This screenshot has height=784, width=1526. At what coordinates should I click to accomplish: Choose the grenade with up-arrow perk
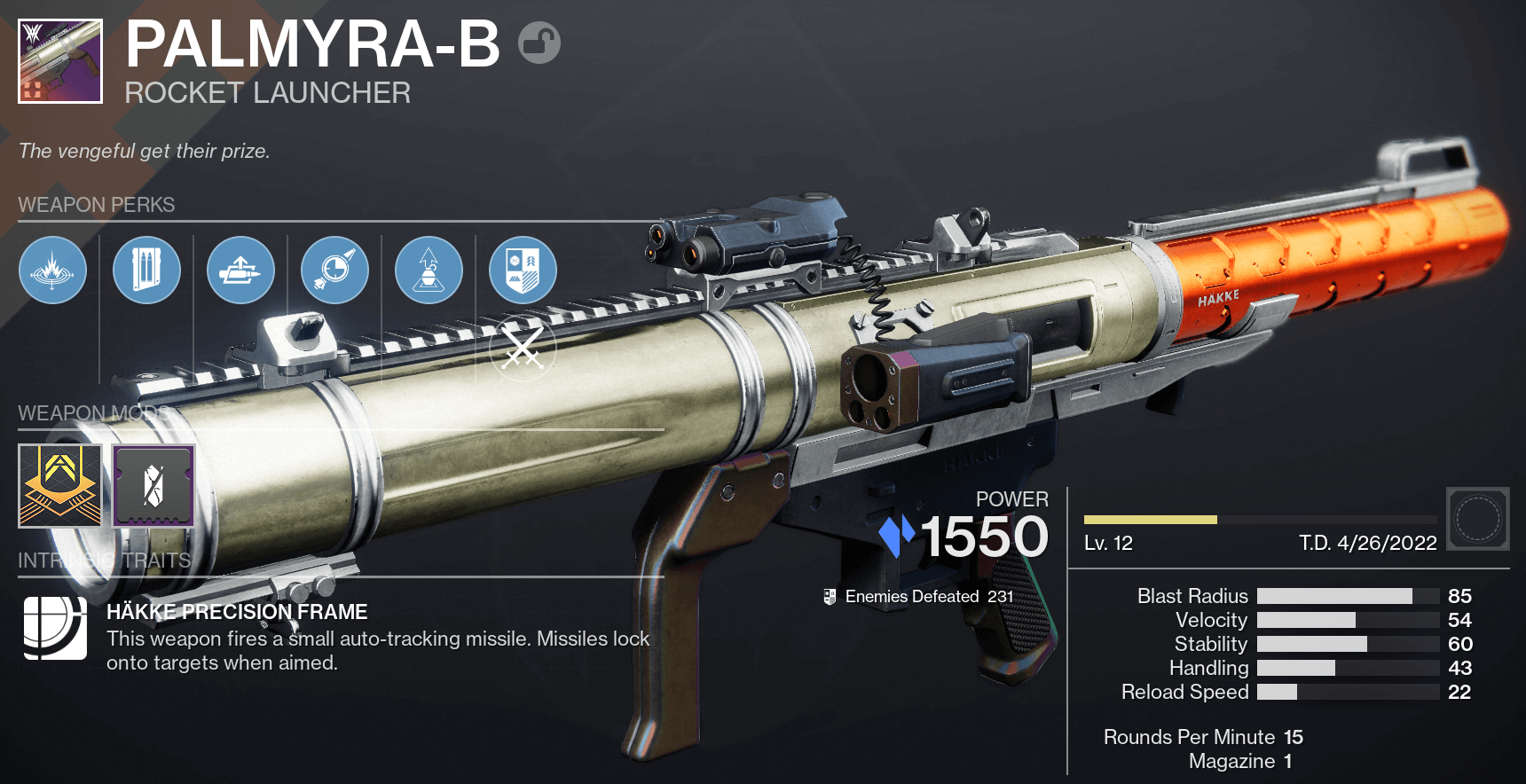[429, 270]
